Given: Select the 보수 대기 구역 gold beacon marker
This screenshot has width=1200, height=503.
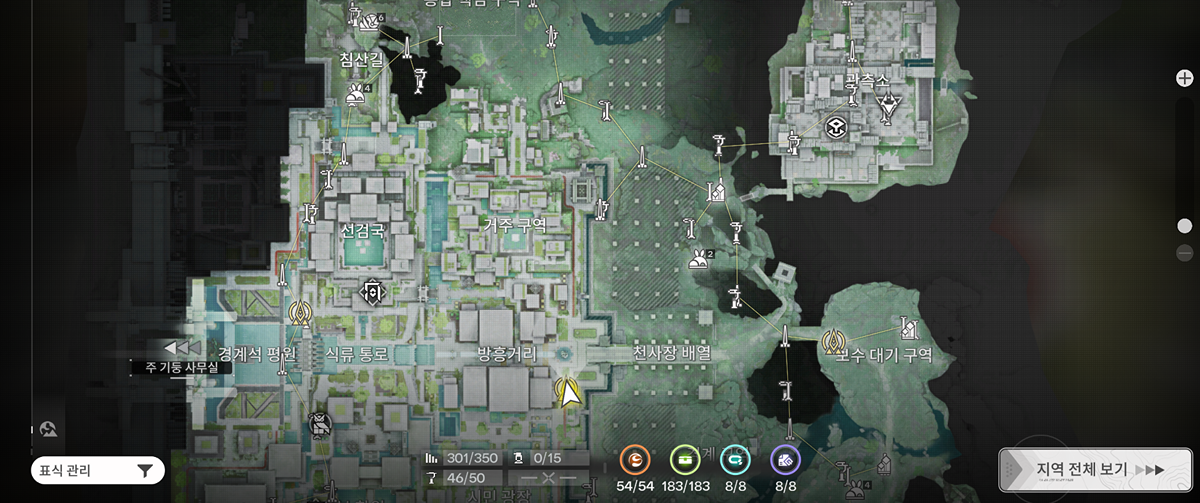Looking at the screenshot, I should point(833,341).
